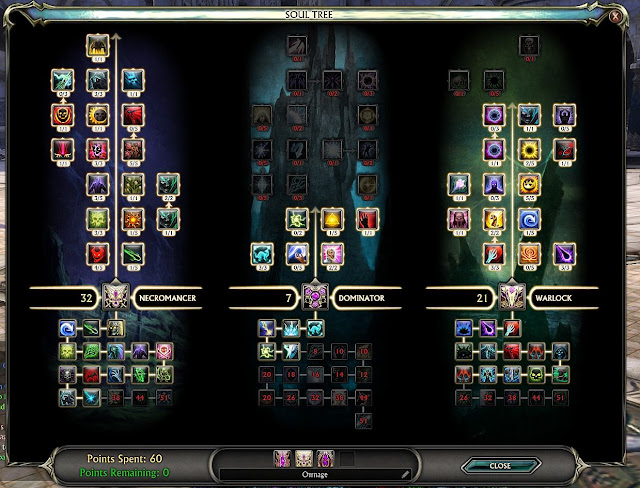Pick the golden sun talent in Warlock tree
Image resolution: width=640 pixels, height=488 pixels.
pyautogui.click(x=528, y=152)
